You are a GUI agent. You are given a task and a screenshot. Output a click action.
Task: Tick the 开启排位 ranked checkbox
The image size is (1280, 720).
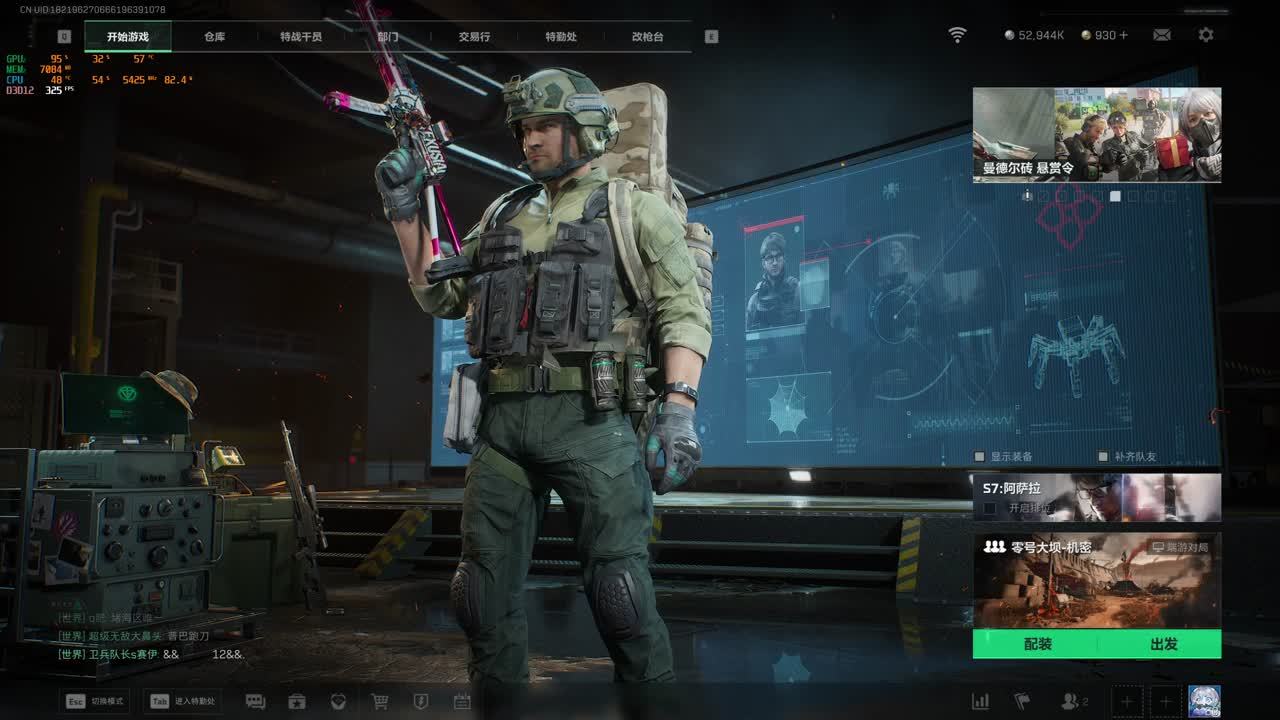click(x=990, y=508)
